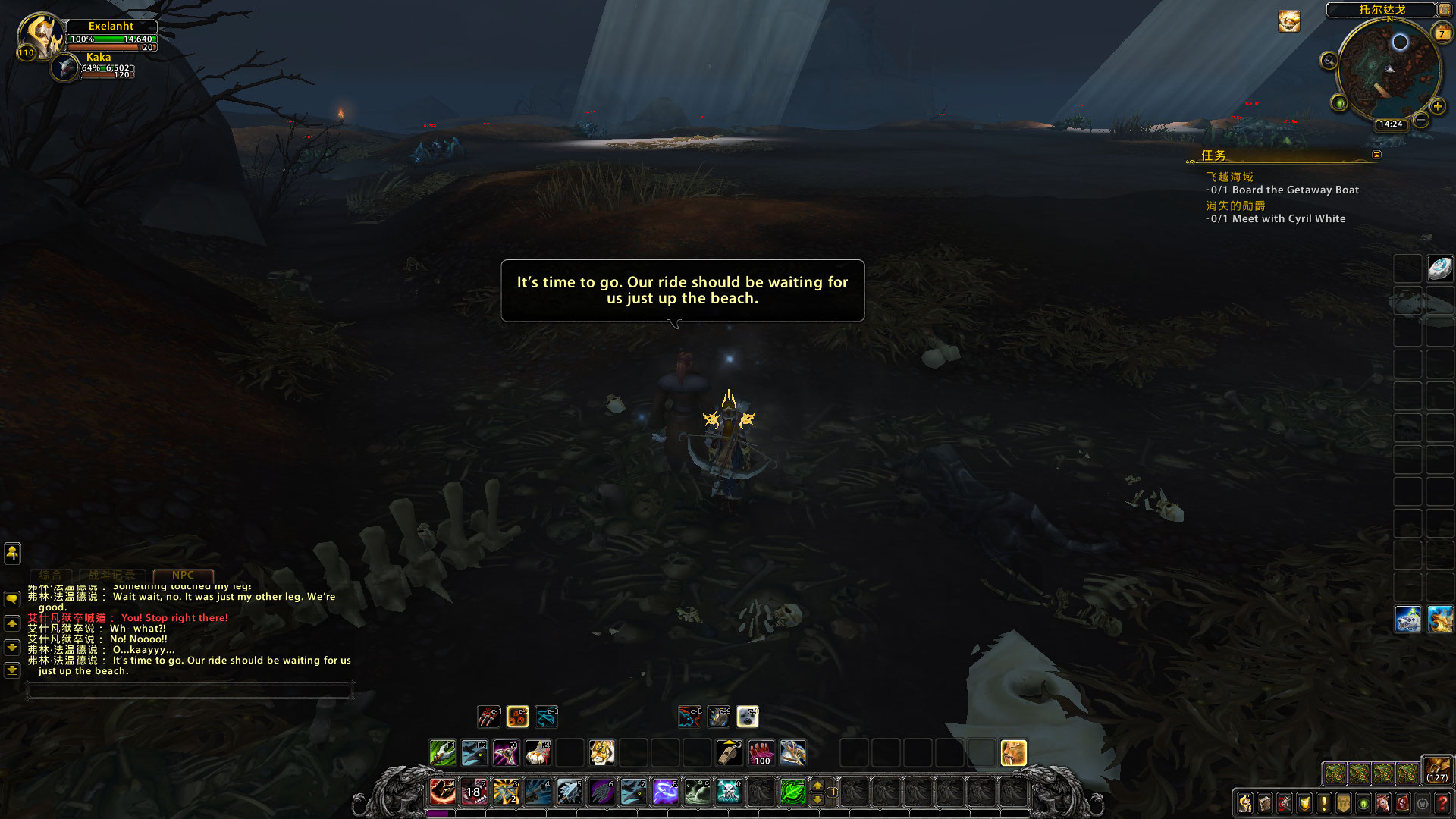This screenshot has height=819, width=1456.
Task: Open the character info micro button
Action: click(1245, 803)
